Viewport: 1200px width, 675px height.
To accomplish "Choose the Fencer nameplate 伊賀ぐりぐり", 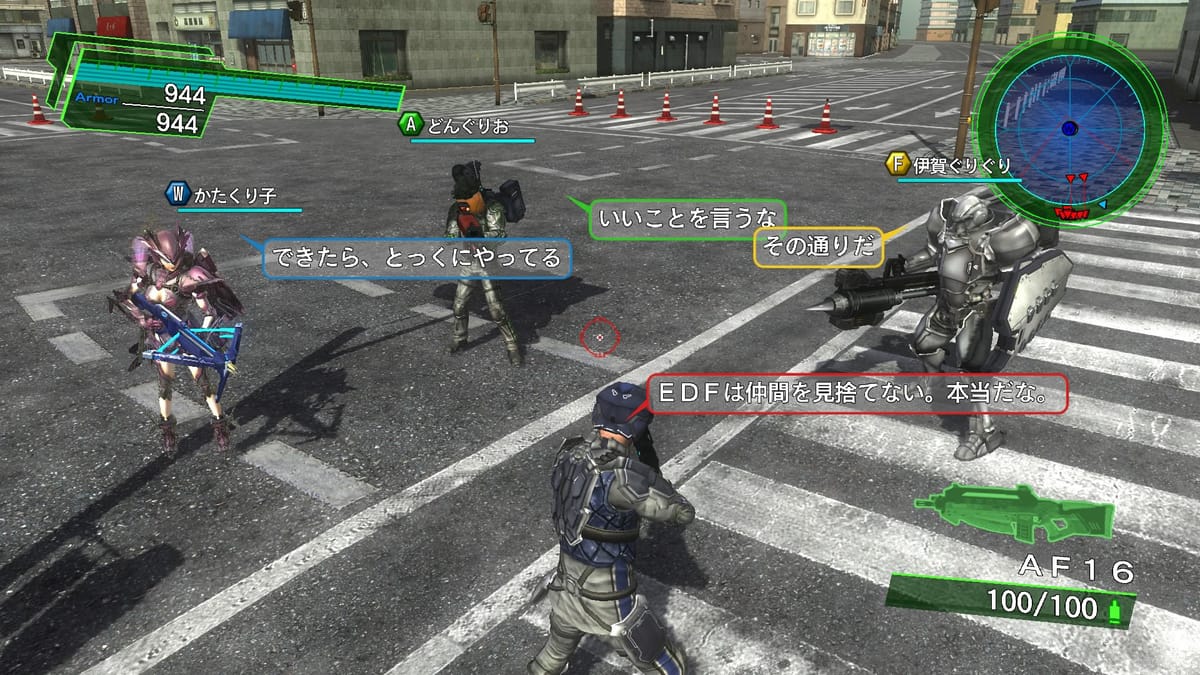I will (x=953, y=166).
